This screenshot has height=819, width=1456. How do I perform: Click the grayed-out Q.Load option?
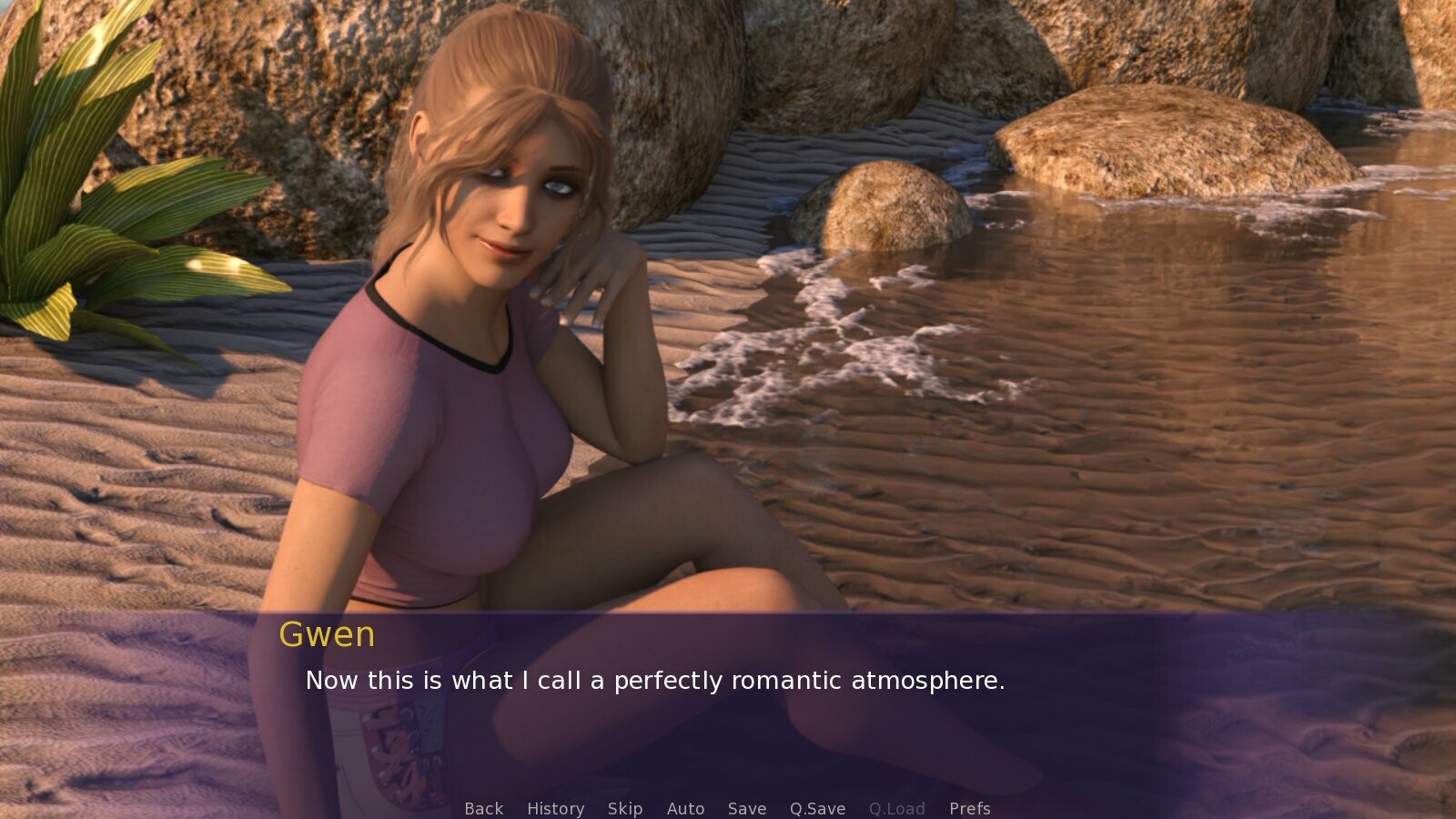click(x=897, y=808)
